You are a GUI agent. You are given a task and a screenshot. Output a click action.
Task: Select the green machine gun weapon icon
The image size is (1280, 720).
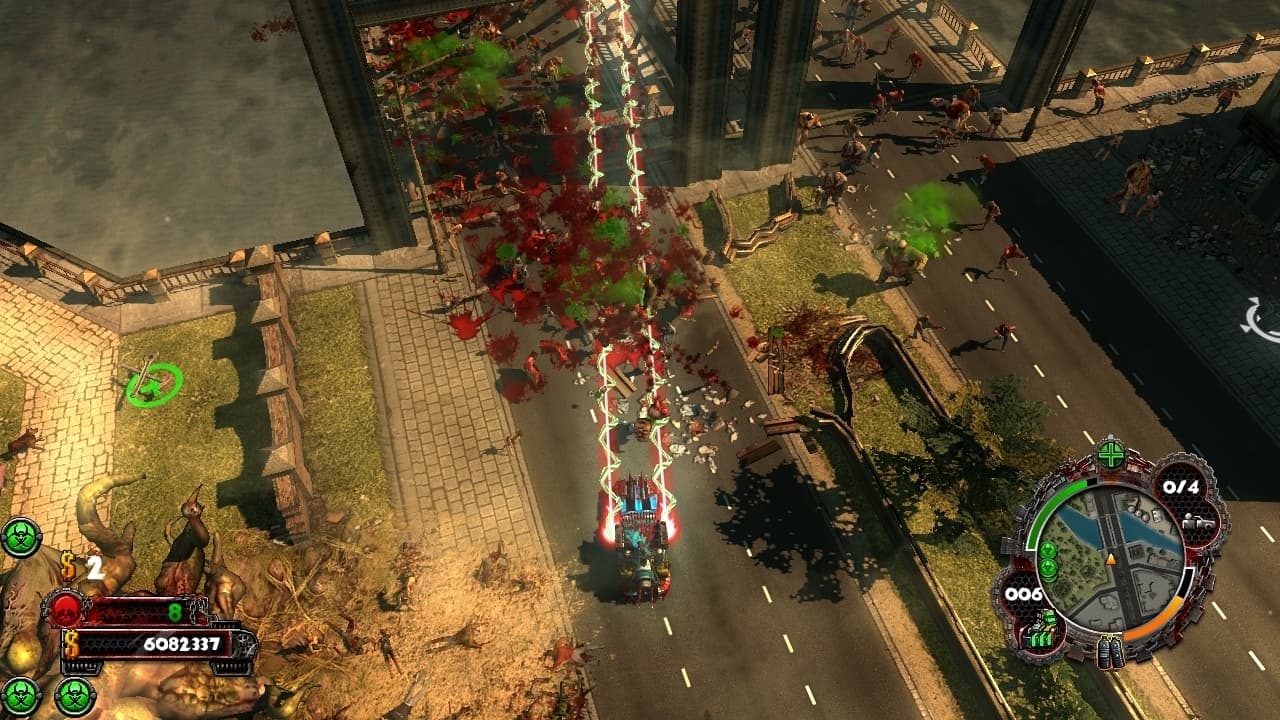pyautogui.click(x=1044, y=627)
